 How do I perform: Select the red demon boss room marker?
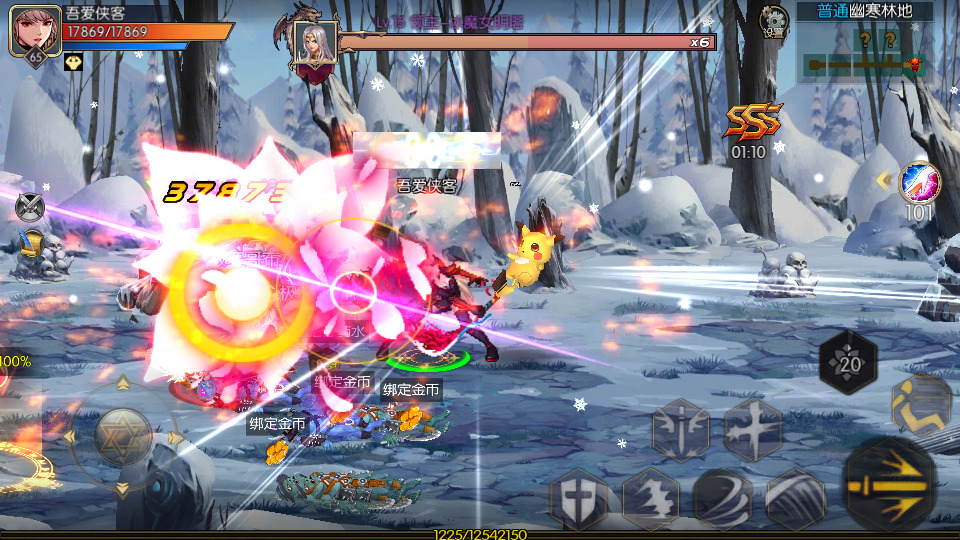913,65
